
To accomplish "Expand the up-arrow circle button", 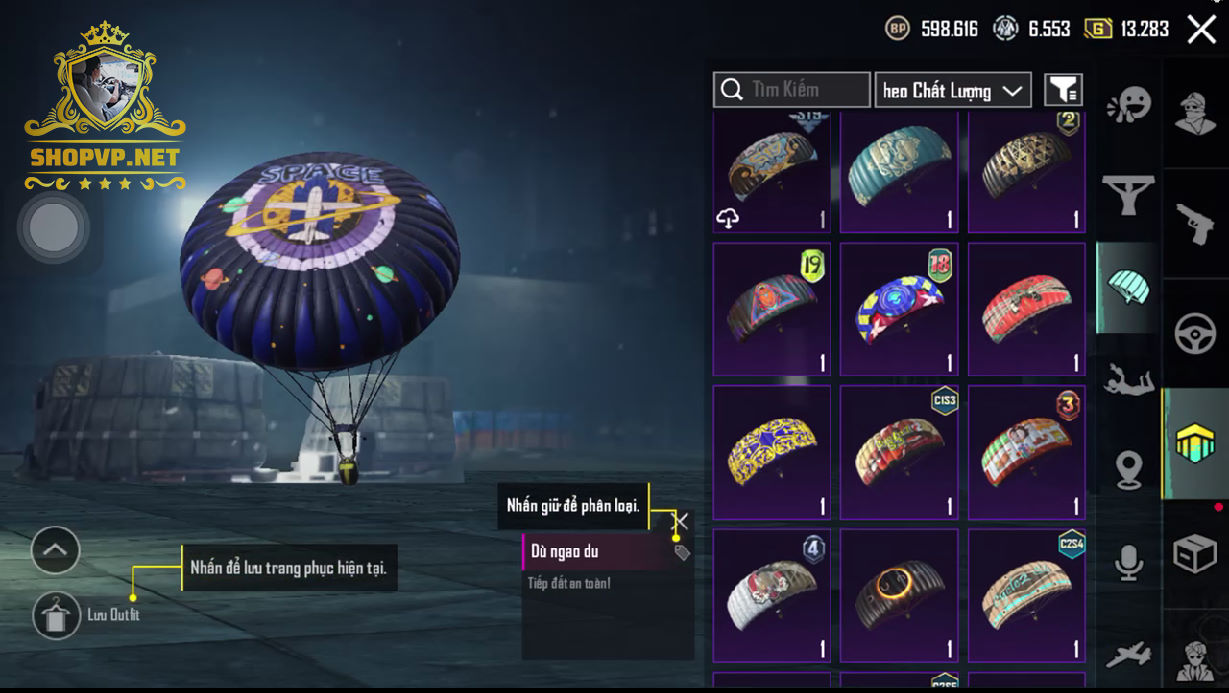I will click(x=56, y=550).
